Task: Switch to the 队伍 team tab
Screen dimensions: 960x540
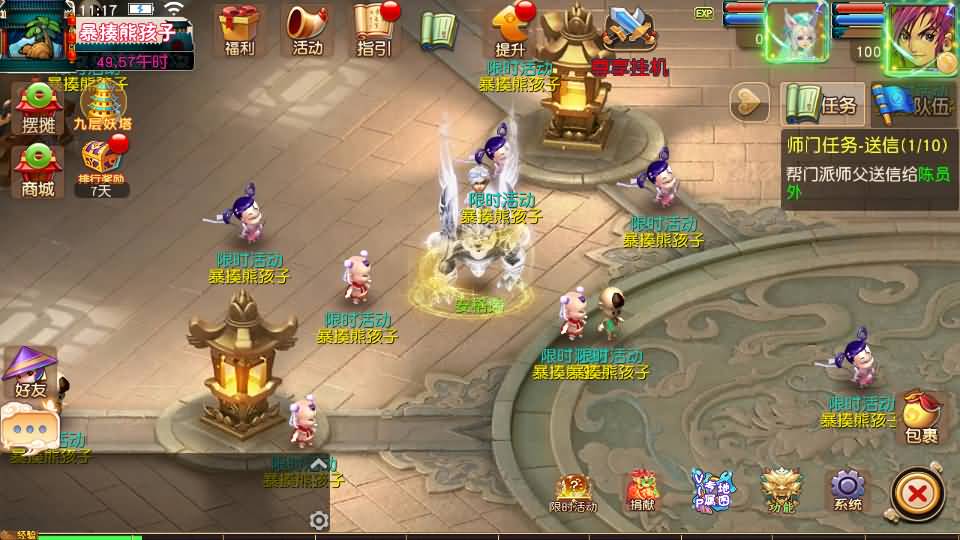Action: [915, 103]
